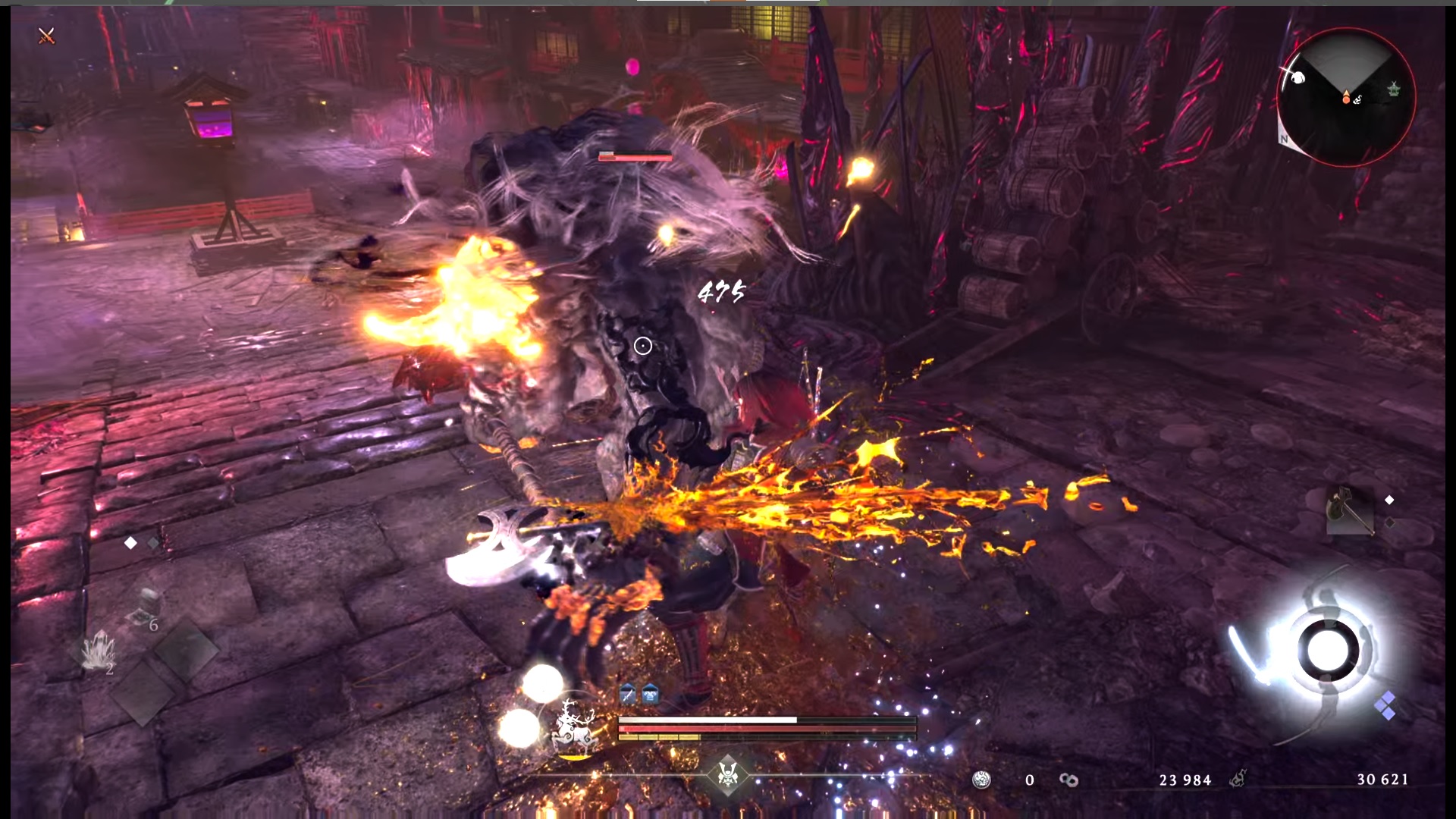The width and height of the screenshot is (1456, 819).
Task: Click the orange player arrow on the minimap
Action: [1346, 95]
